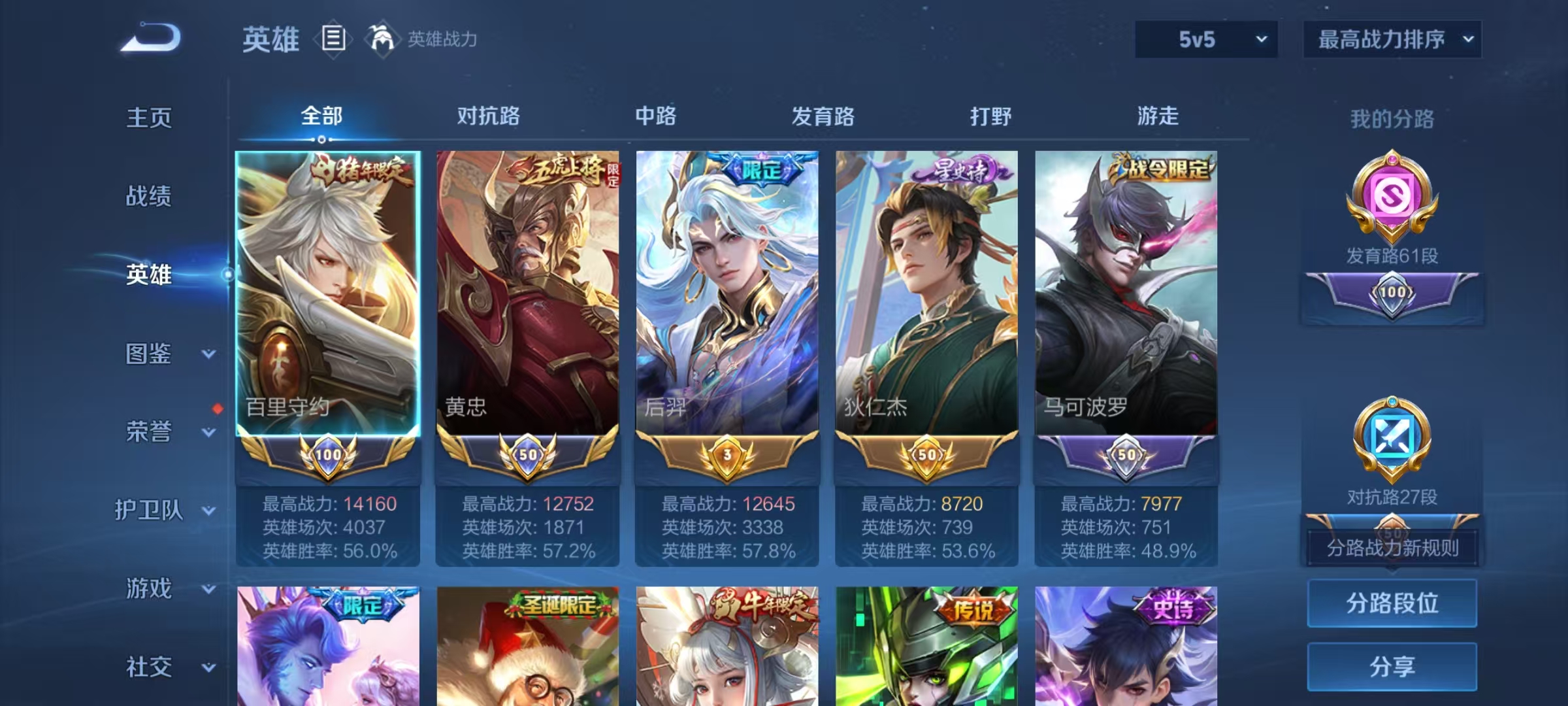Image resolution: width=1568 pixels, height=706 pixels.
Task: Open the 5v5 mode dropdown
Action: 1205,39
